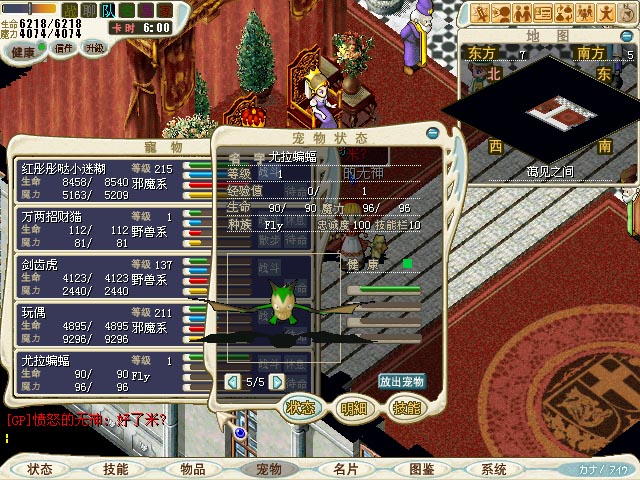Show the next pet with right arrow
This screenshot has width=640, height=480.
coord(277,381)
